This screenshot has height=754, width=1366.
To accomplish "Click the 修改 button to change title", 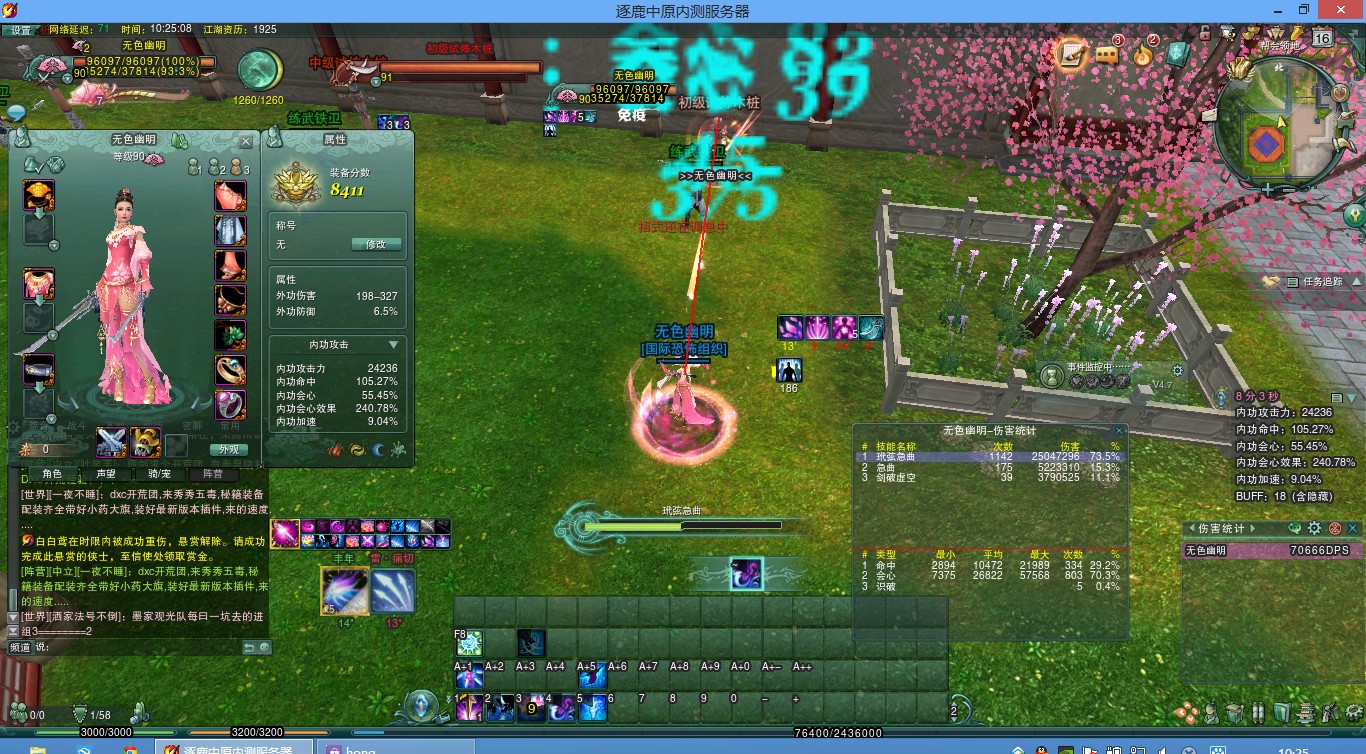I will [378, 245].
